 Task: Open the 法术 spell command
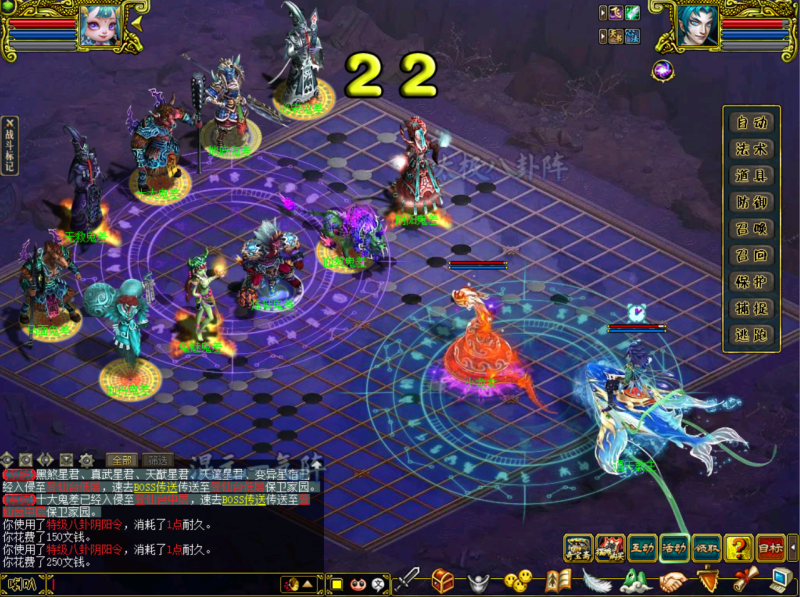[x=751, y=149]
